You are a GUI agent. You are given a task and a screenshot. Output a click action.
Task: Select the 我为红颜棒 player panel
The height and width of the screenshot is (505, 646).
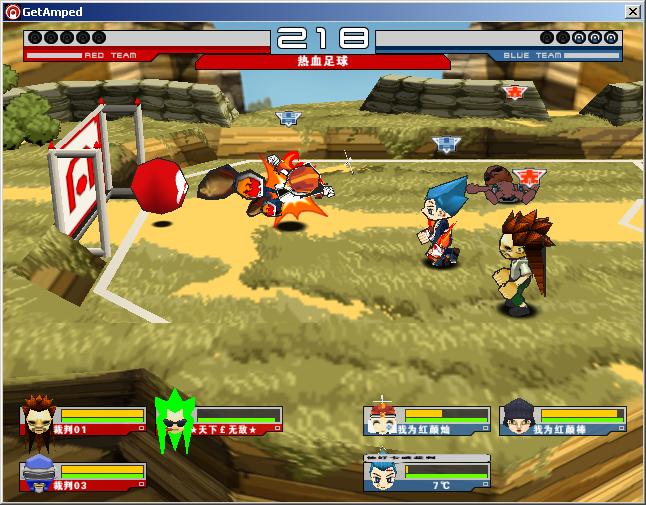pyautogui.click(x=563, y=421)
